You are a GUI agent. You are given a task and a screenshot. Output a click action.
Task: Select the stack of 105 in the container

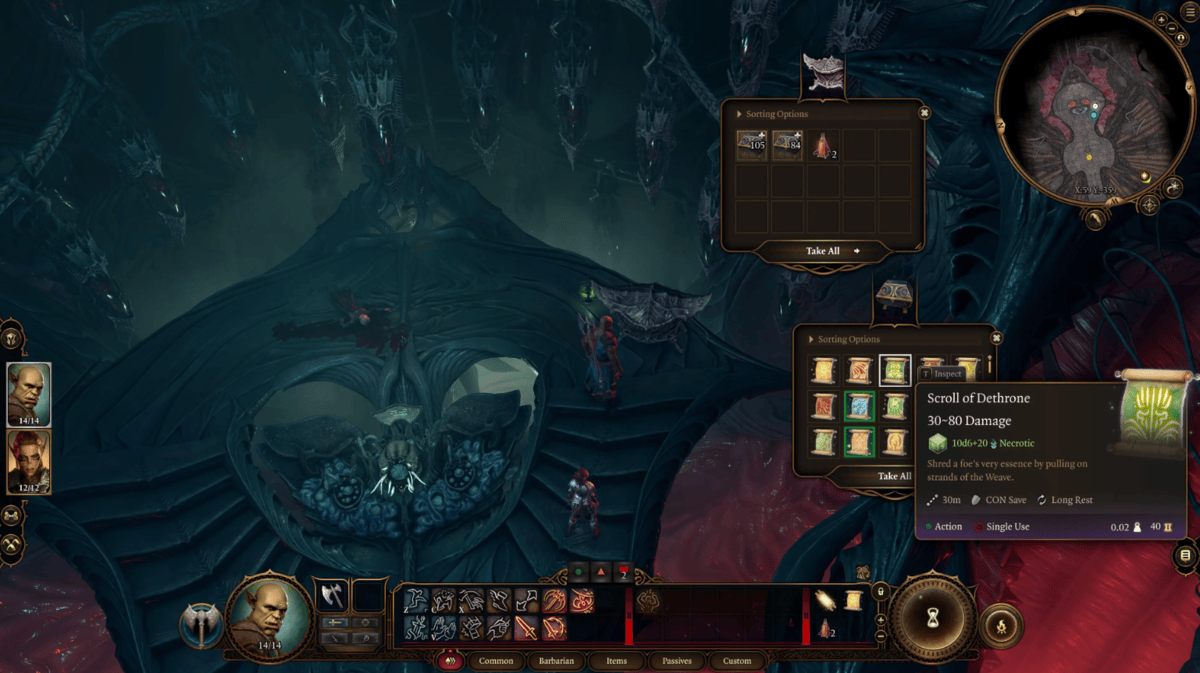[752, 146]
